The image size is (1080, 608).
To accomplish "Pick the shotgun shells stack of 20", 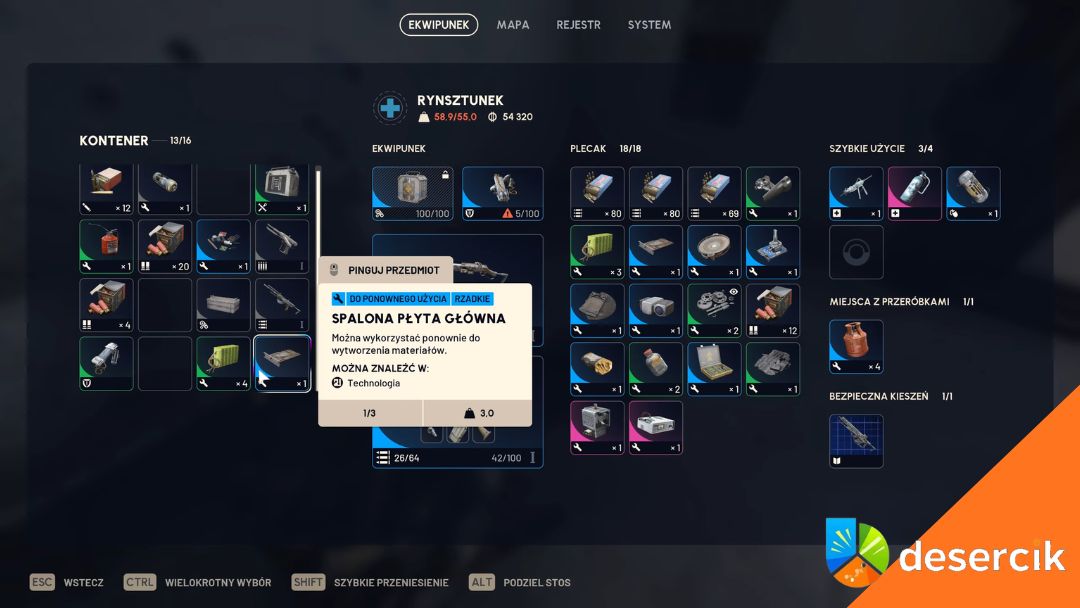I will (165, 246).
